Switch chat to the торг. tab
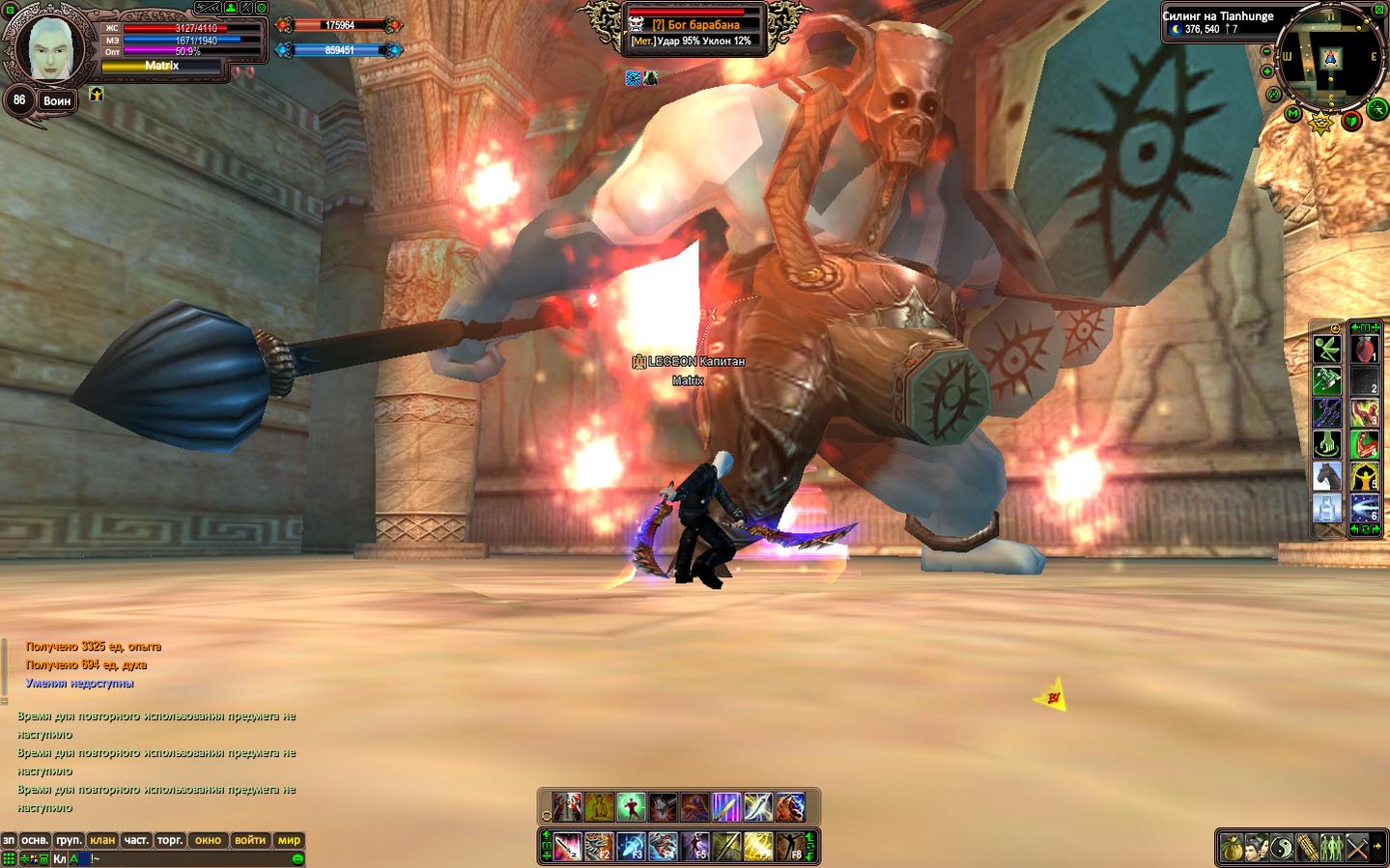This screenshot has width=1390, height=868. coord(170,840)
